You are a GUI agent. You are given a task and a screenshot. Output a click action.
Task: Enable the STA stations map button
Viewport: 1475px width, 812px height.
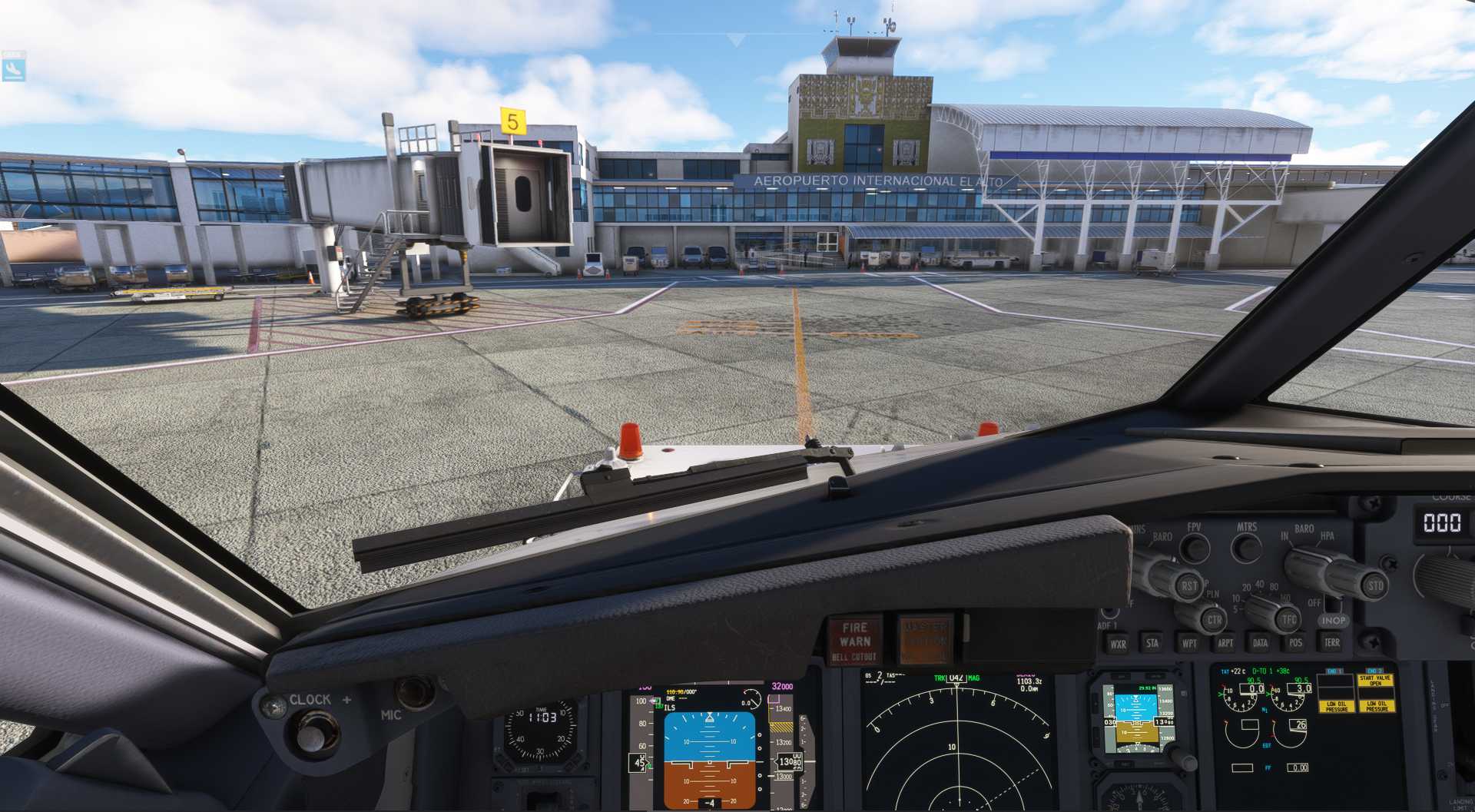[x=1152, y=643]
